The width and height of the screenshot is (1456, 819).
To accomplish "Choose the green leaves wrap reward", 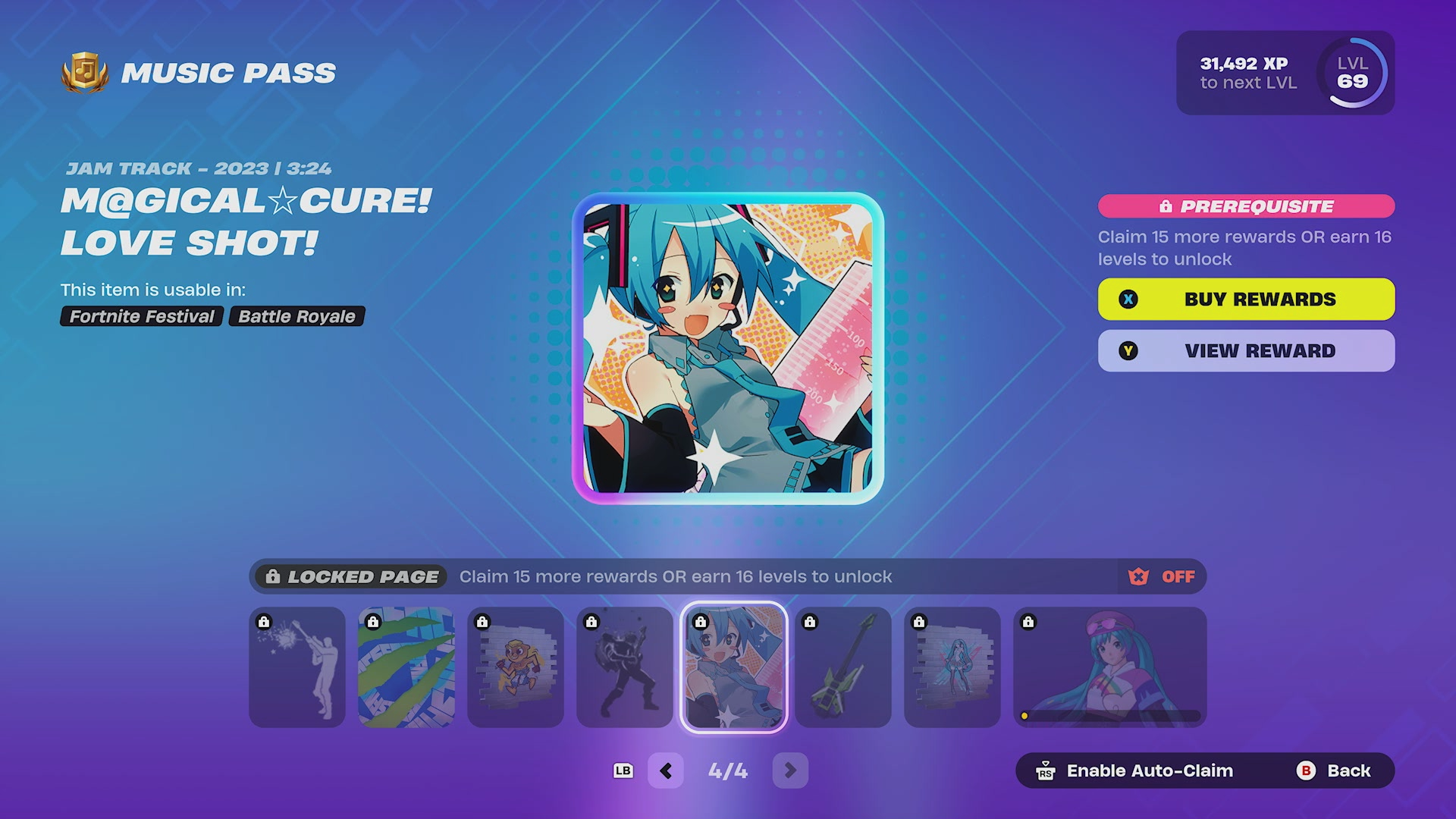I will pyautogui.click(x=406, y=667).
